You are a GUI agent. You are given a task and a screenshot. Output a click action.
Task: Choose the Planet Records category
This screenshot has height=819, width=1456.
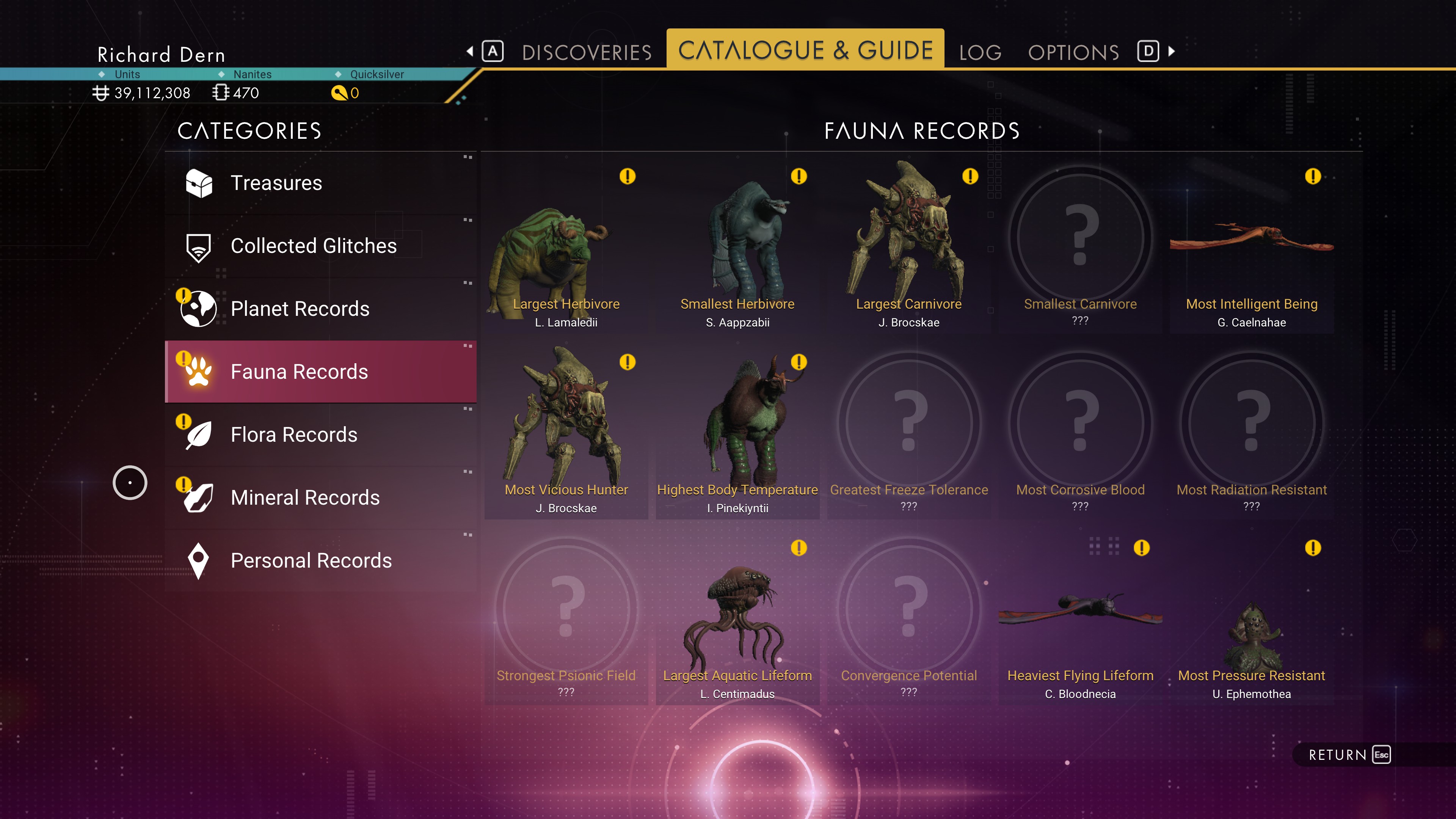pyautogui.click(x=320, y=309)
